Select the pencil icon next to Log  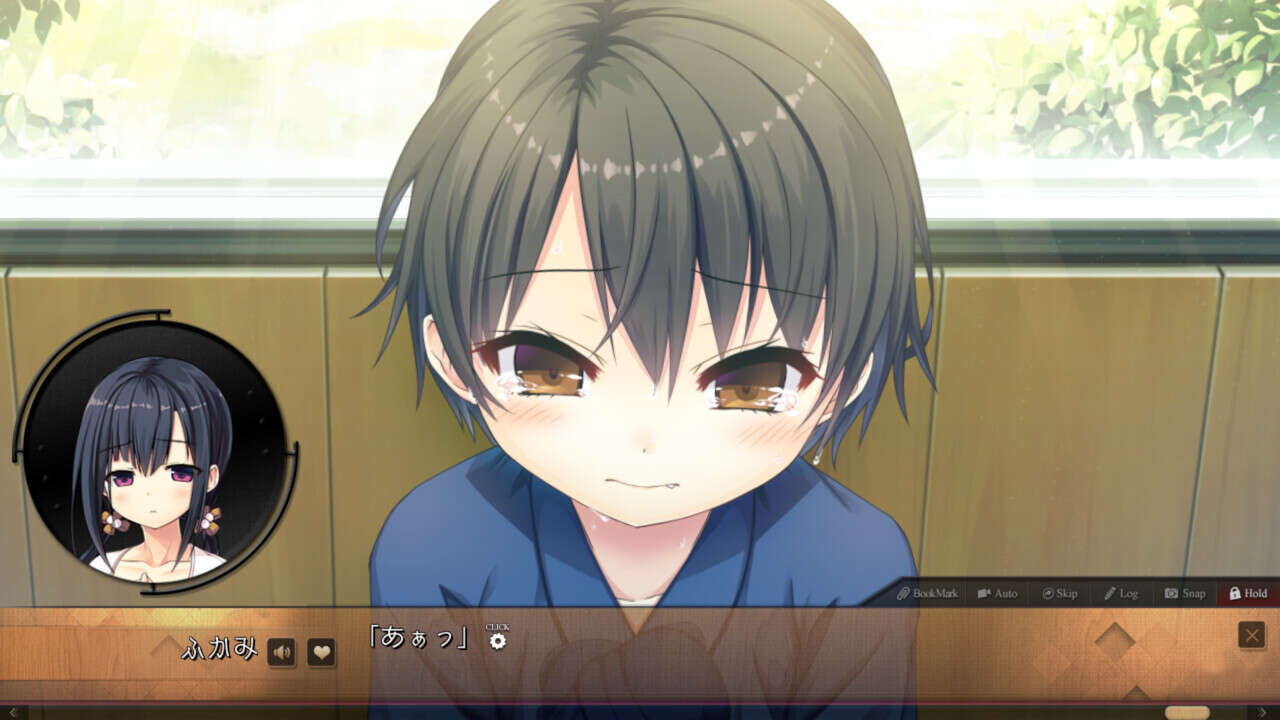click(1113, 592)
